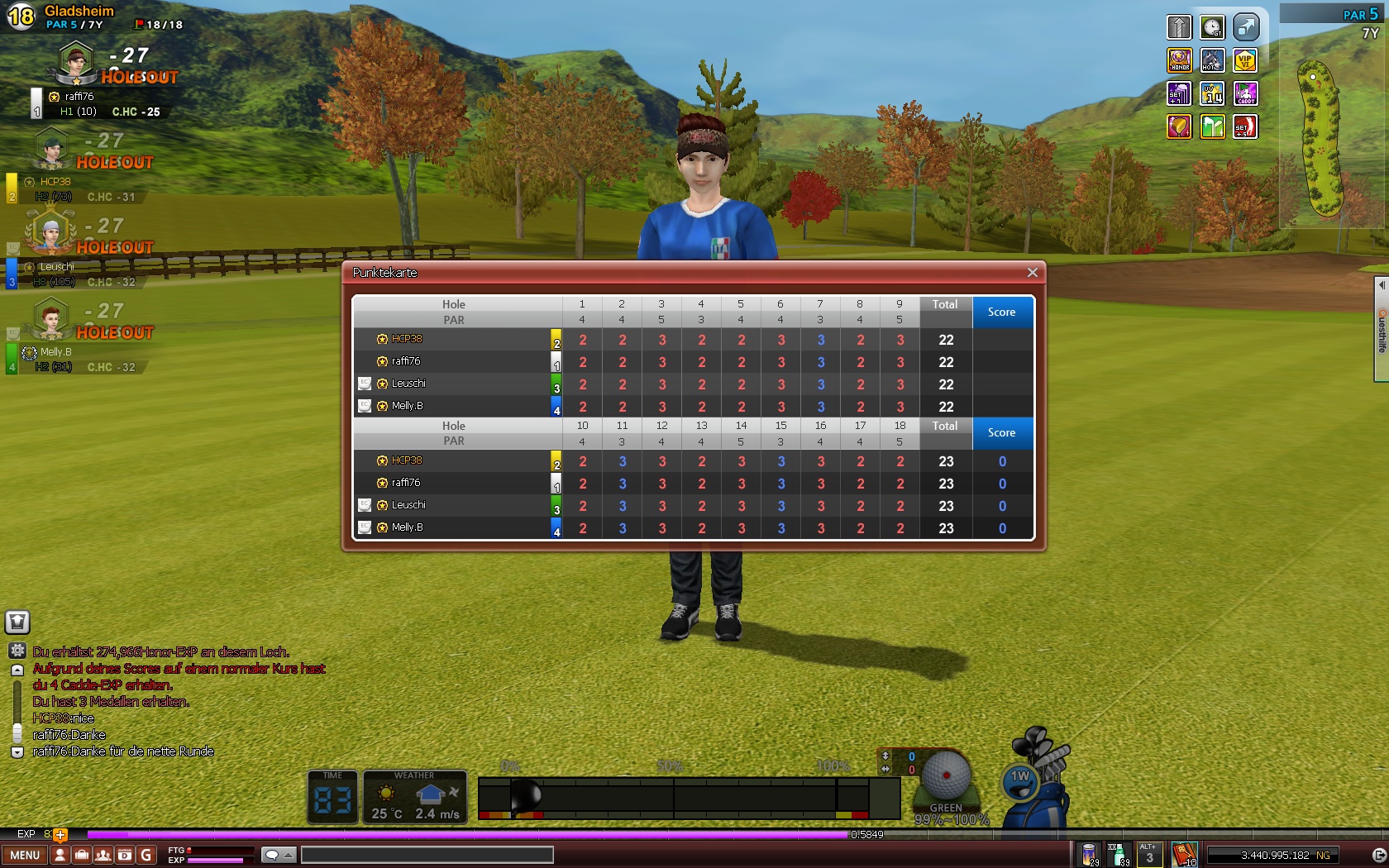Open the friends group icon
This screenshot has width=1389, height=868.
[x=103, y=855]
